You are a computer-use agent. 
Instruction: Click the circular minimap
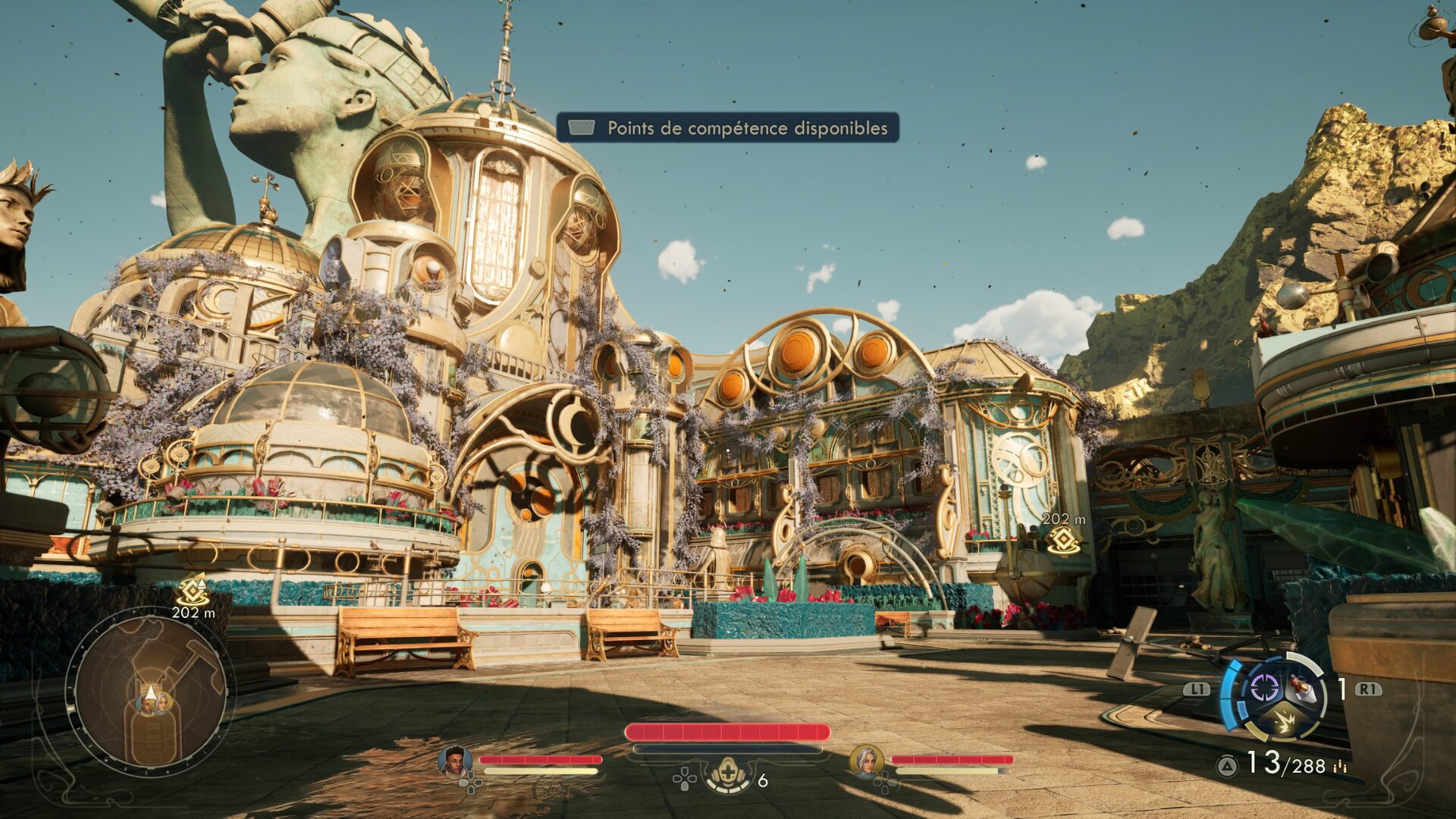(x=149, y=695)
